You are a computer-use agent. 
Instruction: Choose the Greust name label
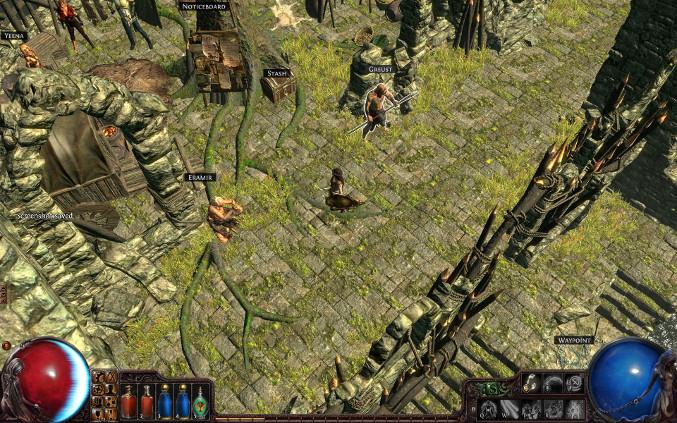pos(380,69)
